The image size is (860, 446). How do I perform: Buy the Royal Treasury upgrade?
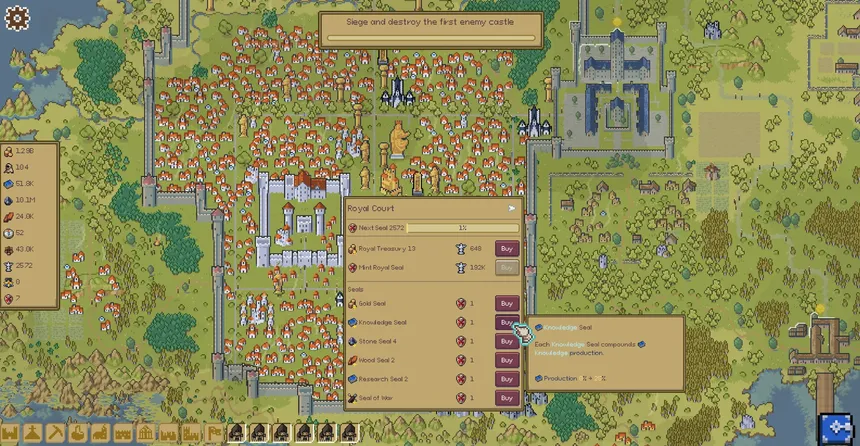pyautogui.click(x=506, y=248)
